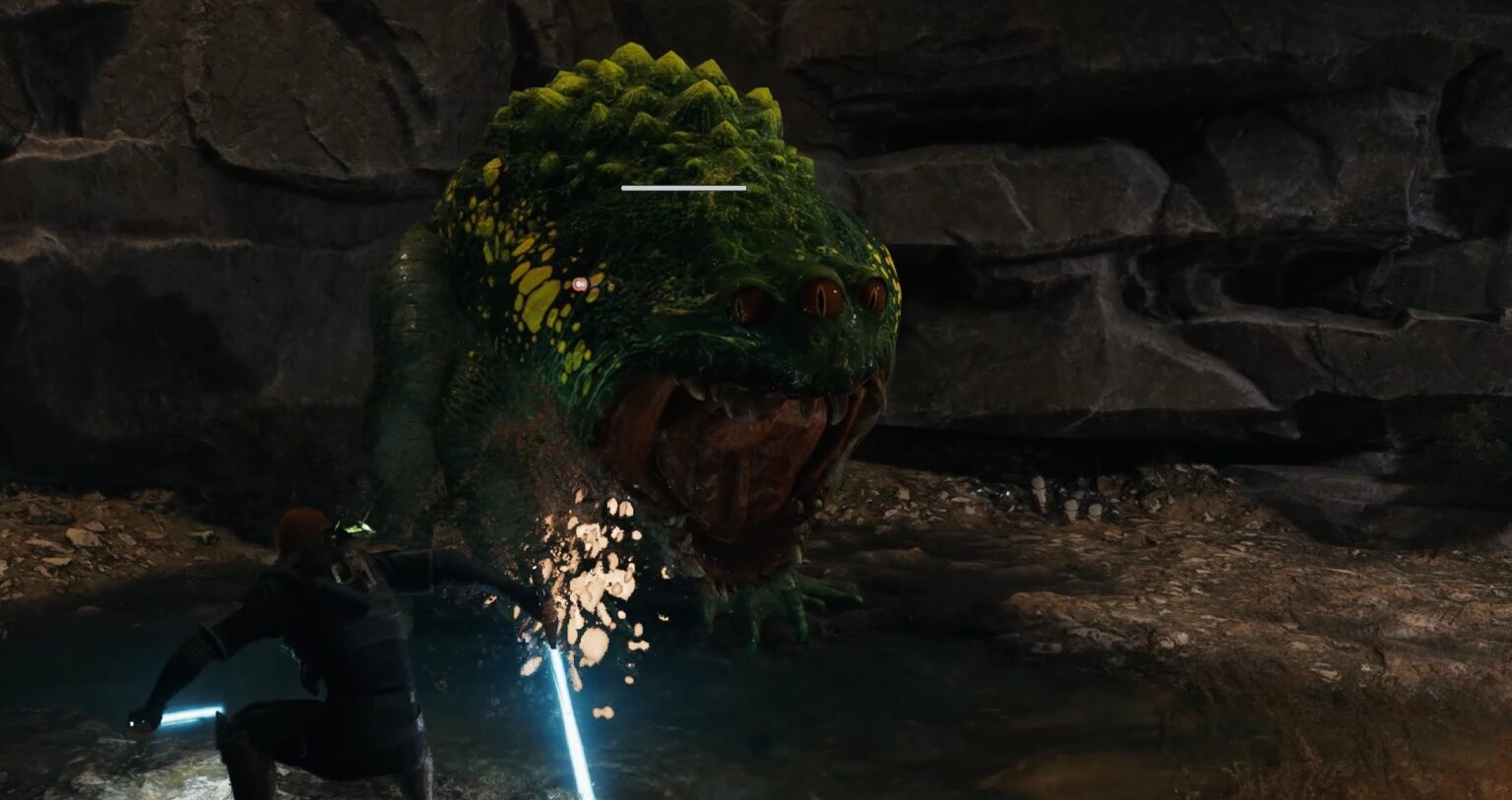Click the glowing lightsaber blade
1512x800 pixels.
click(571, 708)
